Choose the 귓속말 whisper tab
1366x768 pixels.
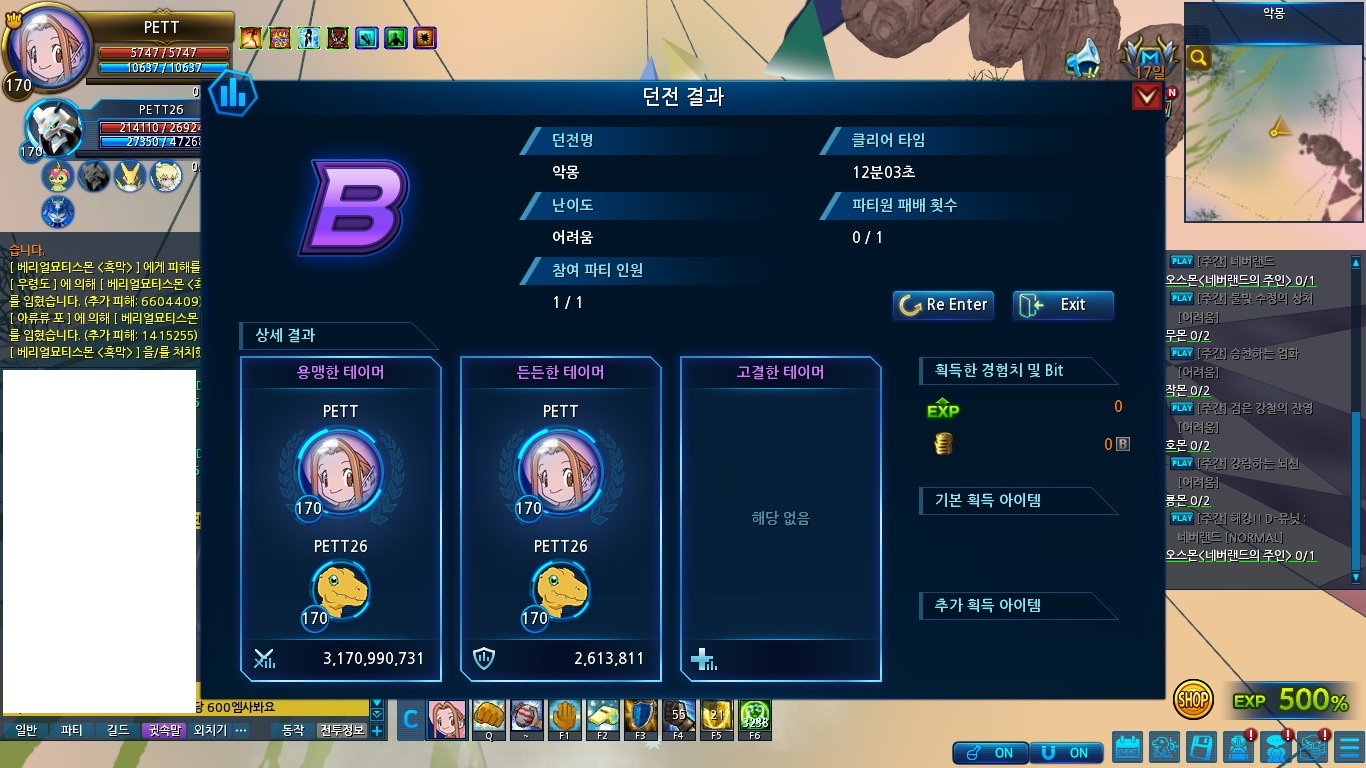[x=164, y=731]
